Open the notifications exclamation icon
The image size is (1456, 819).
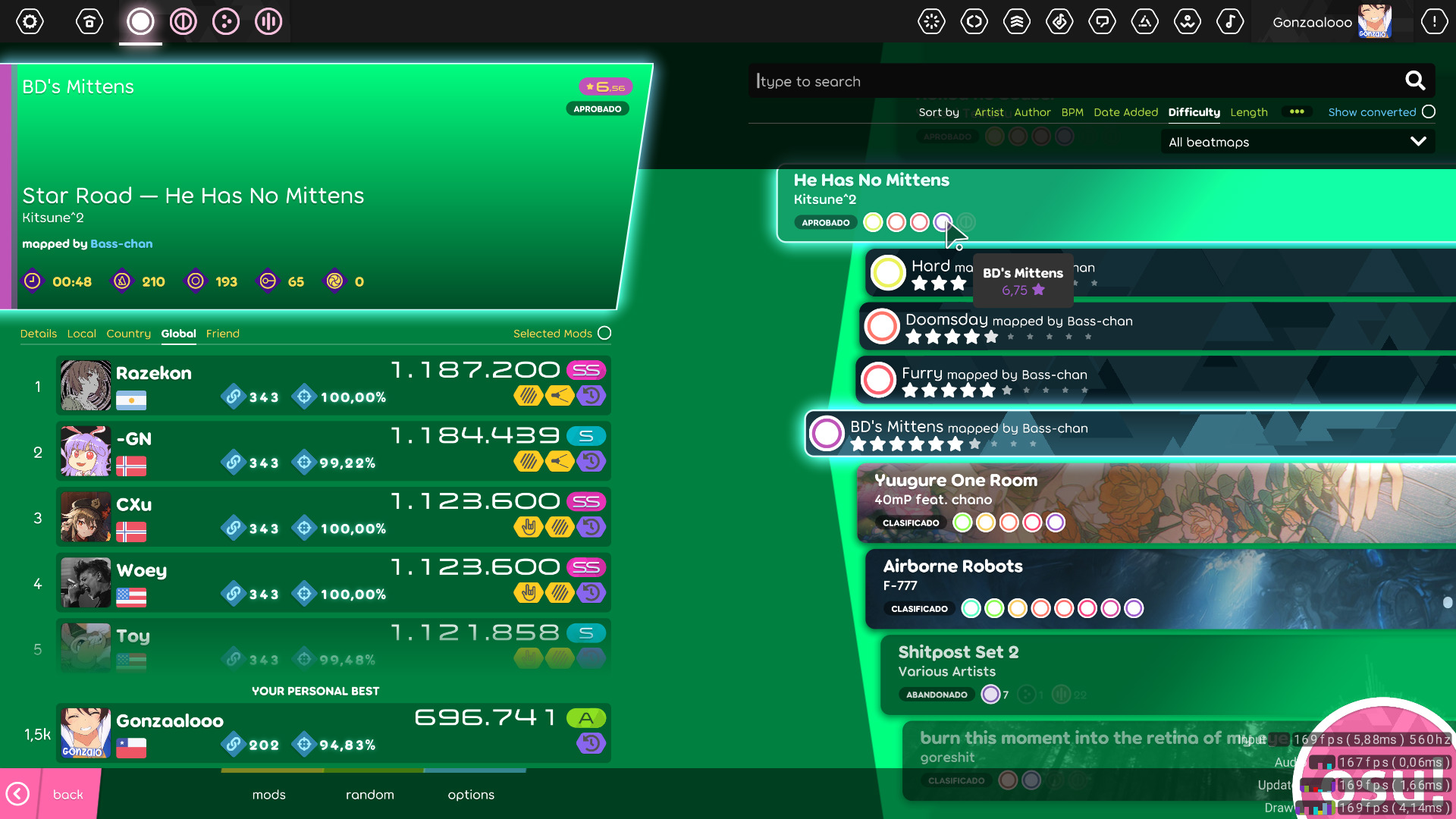[x=1434, y=21]
